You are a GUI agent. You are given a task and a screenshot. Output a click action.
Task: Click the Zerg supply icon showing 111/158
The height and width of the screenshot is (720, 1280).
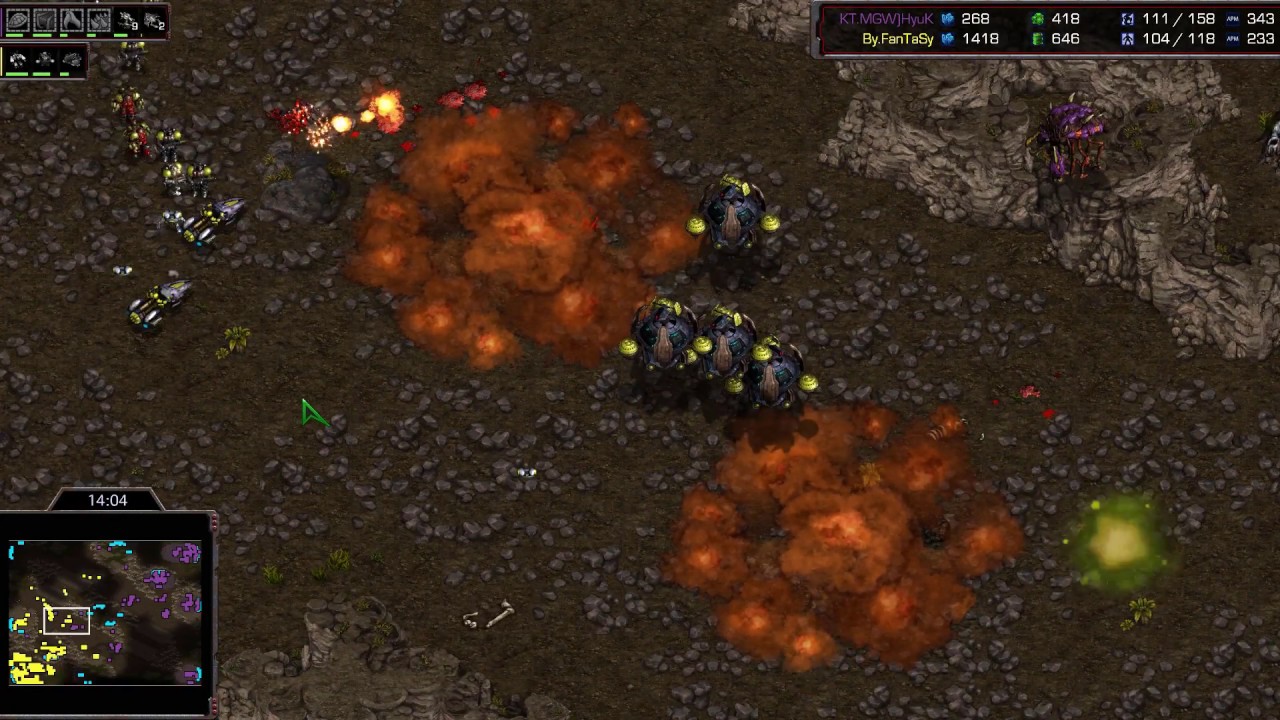pyautogui.click(x=1128, y=19)
